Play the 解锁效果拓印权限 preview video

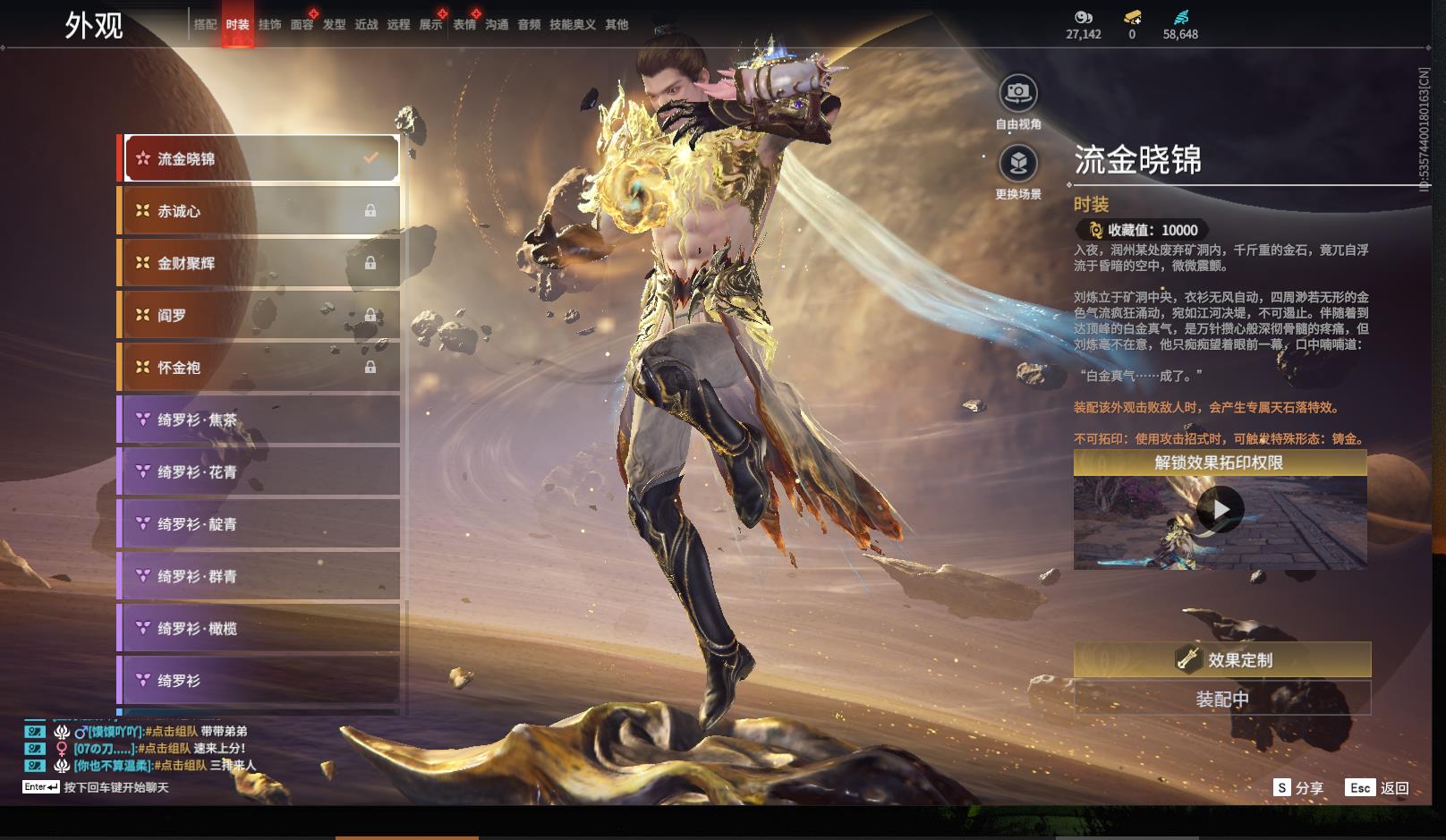coord(1220,510)
